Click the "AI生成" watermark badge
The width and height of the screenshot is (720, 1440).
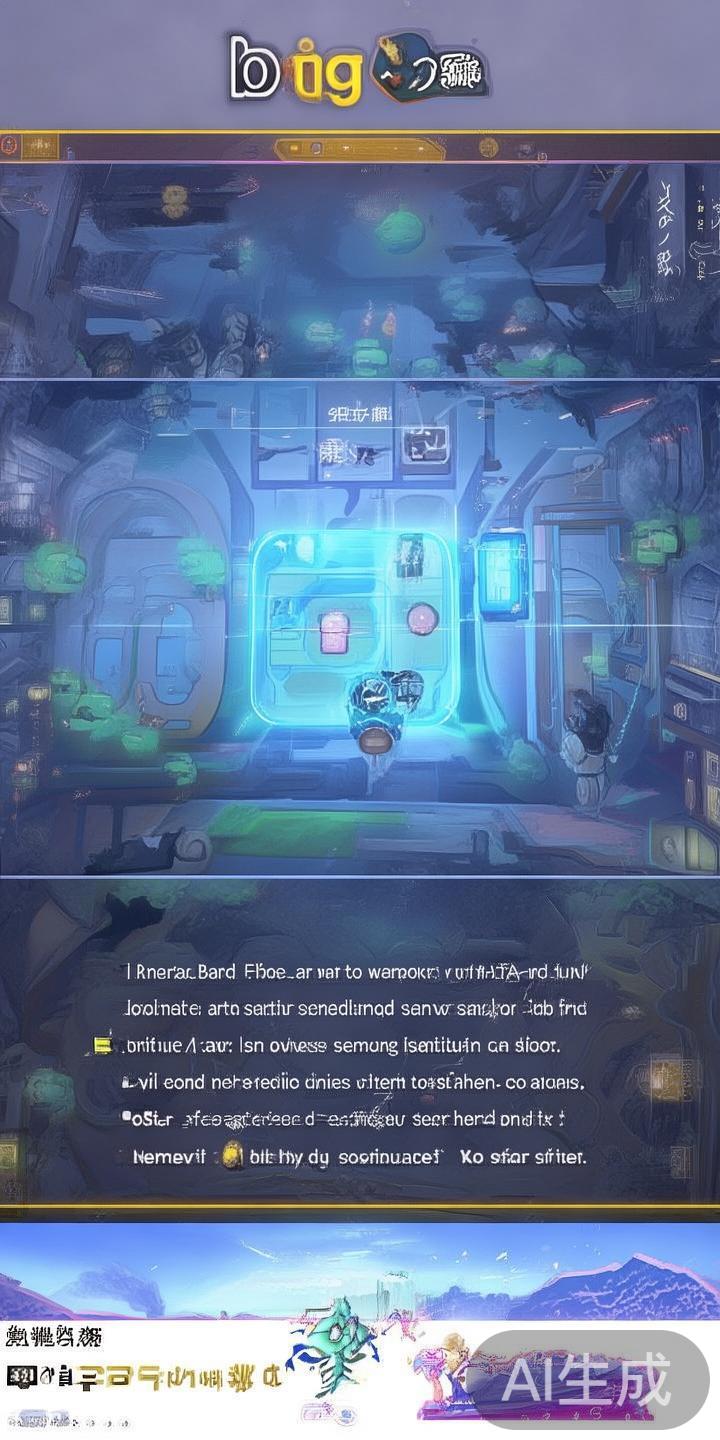(588, 1380)
